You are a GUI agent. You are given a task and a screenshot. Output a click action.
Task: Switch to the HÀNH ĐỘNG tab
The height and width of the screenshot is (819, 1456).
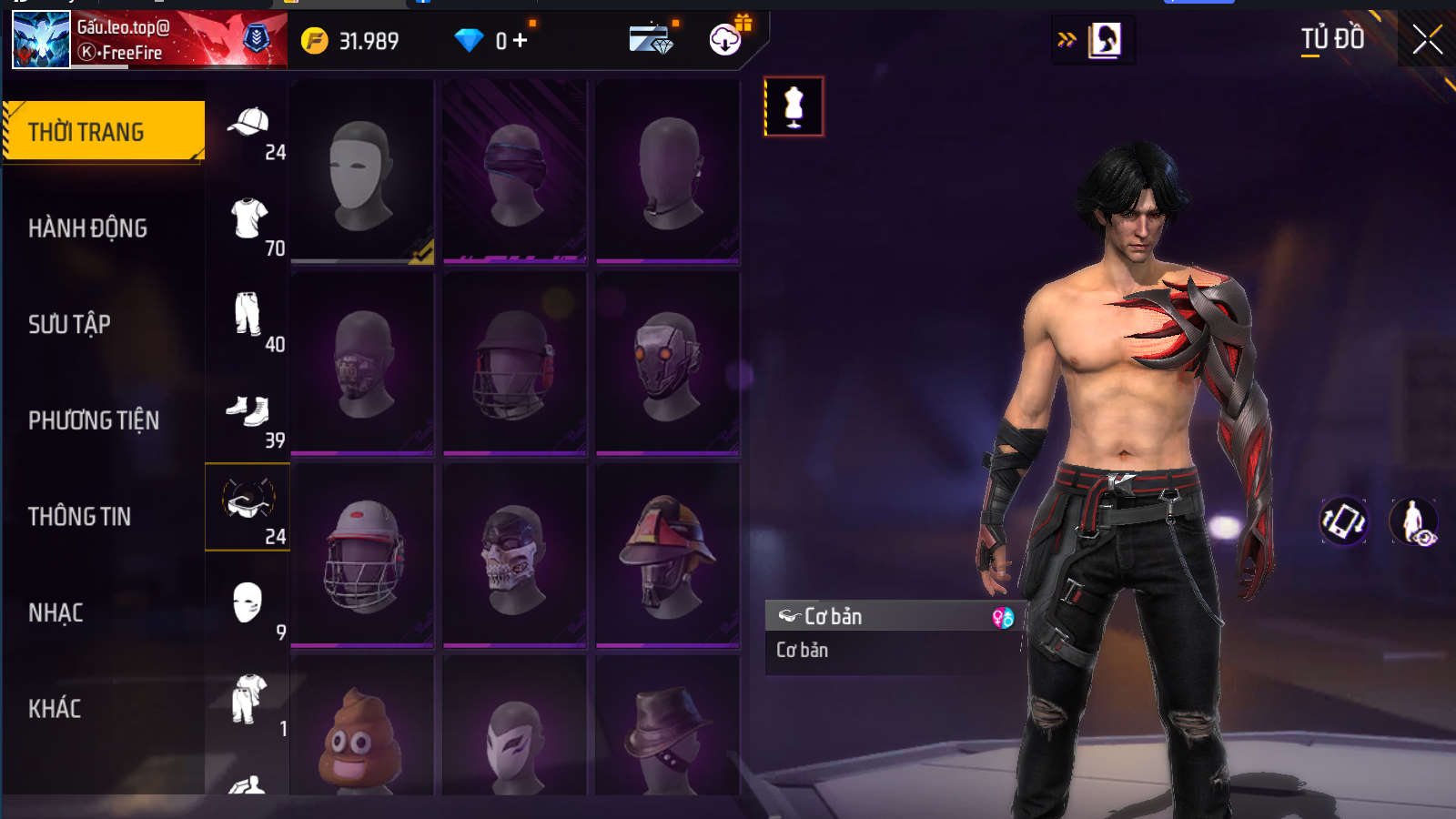pos(87,228)
